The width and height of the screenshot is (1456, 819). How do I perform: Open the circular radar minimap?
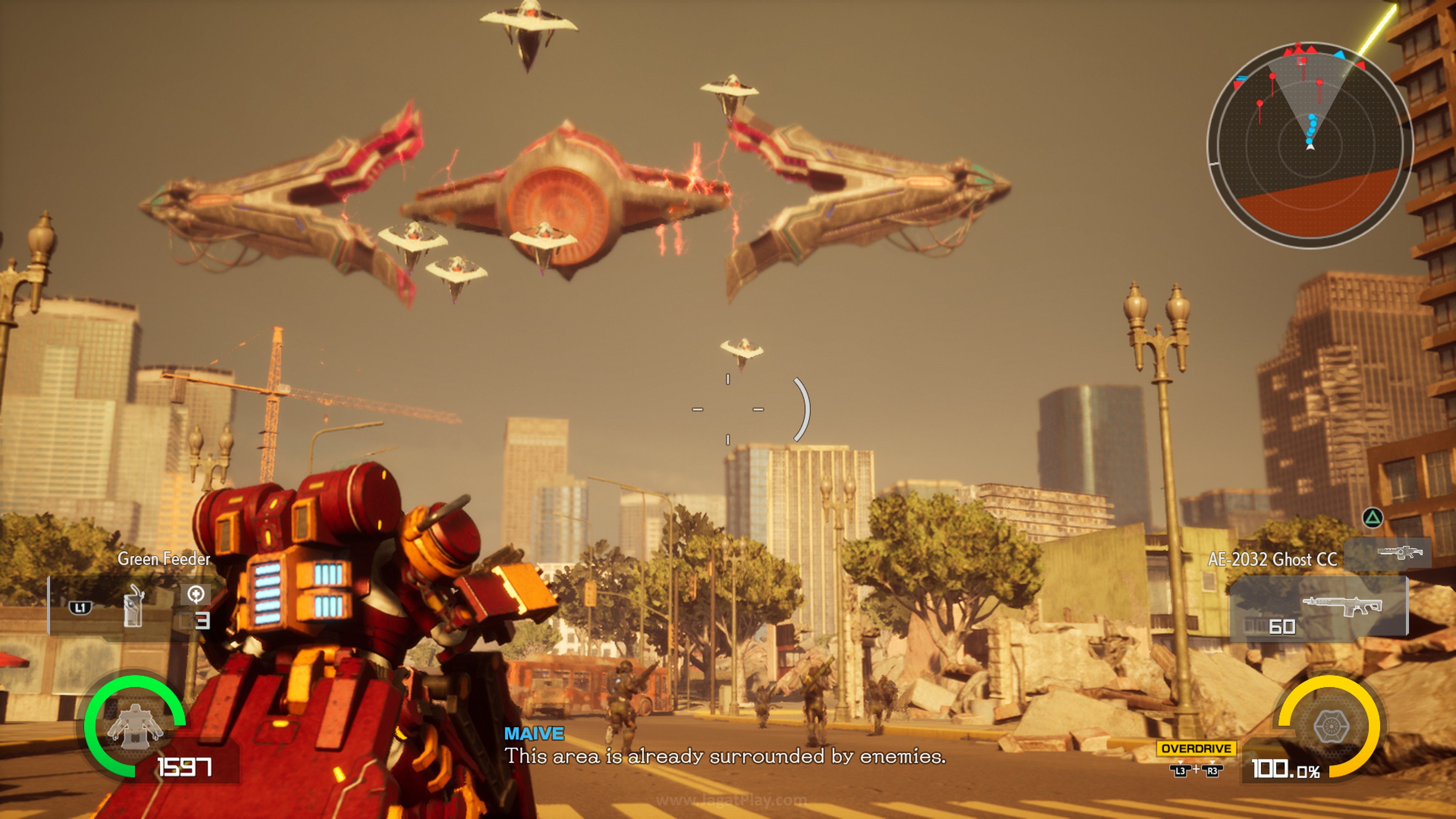(x=1310, y=145)
